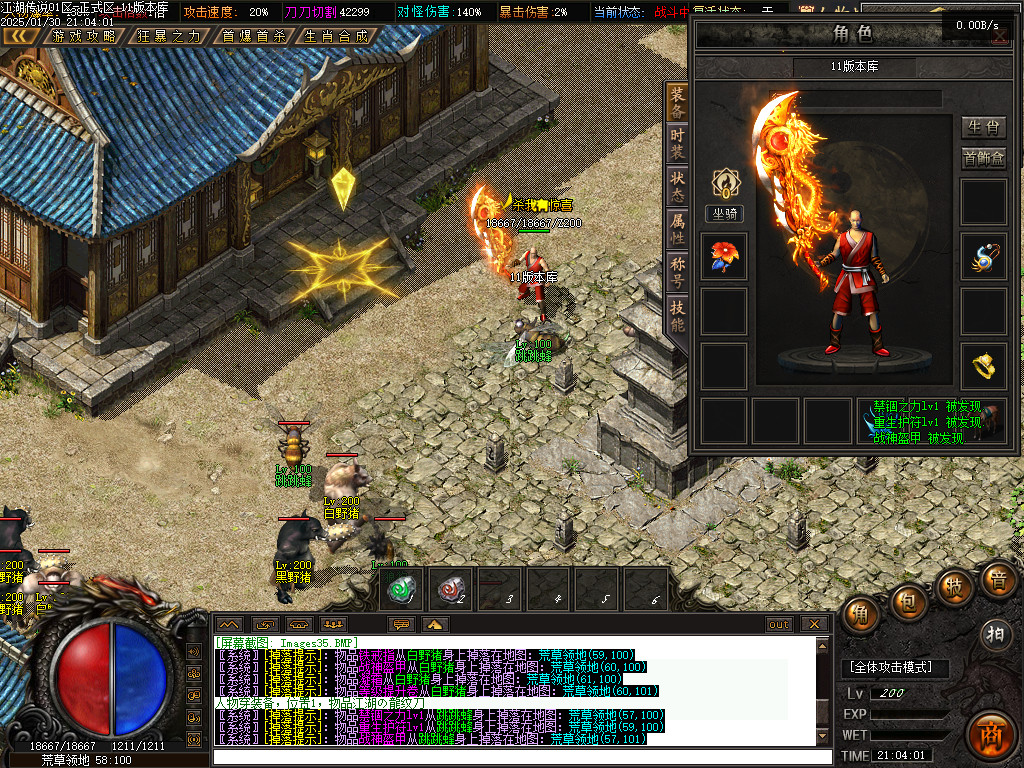The height and width of the screenshot is (768, 1024).
Task: Open the 生肖合成 zodiac crafting menu
Action: (336, 36)
